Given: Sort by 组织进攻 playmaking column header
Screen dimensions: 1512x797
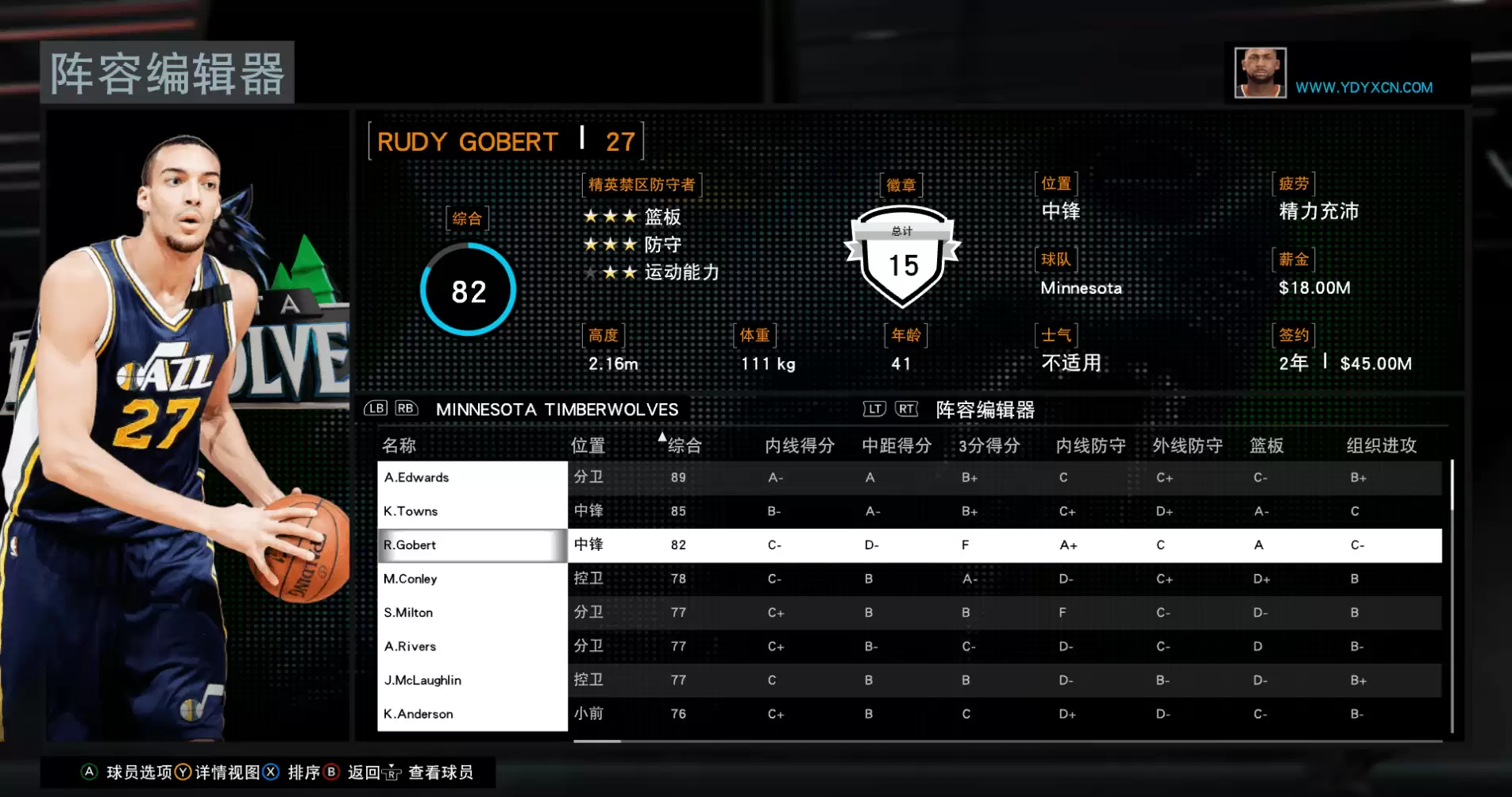Looking at the screenshot, I should [1381, 445].
